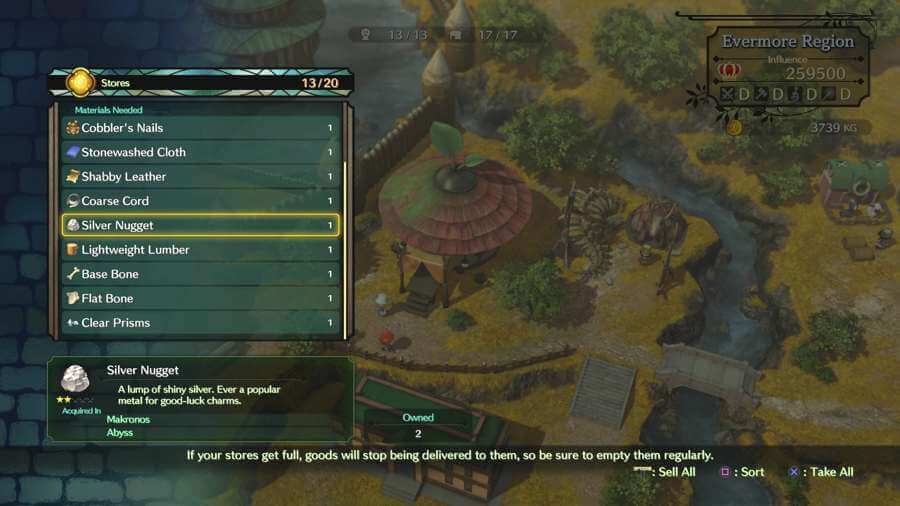The image size is (900, 506).
Task: Select the Cobbler's Nails row
Action: coord(200,128)
